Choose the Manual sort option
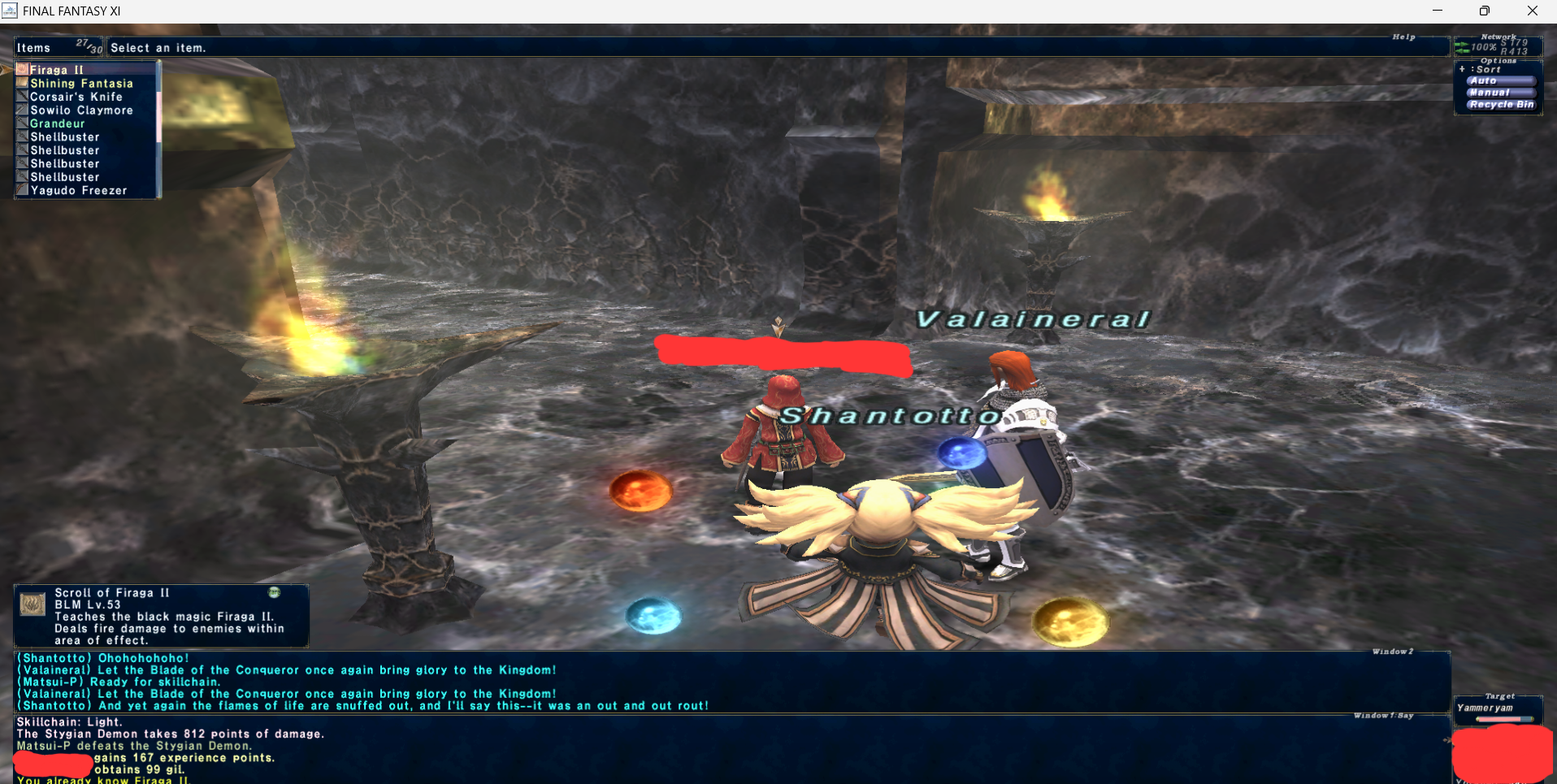Screen dimensions: 1557x784 [x=1500, y=93]
